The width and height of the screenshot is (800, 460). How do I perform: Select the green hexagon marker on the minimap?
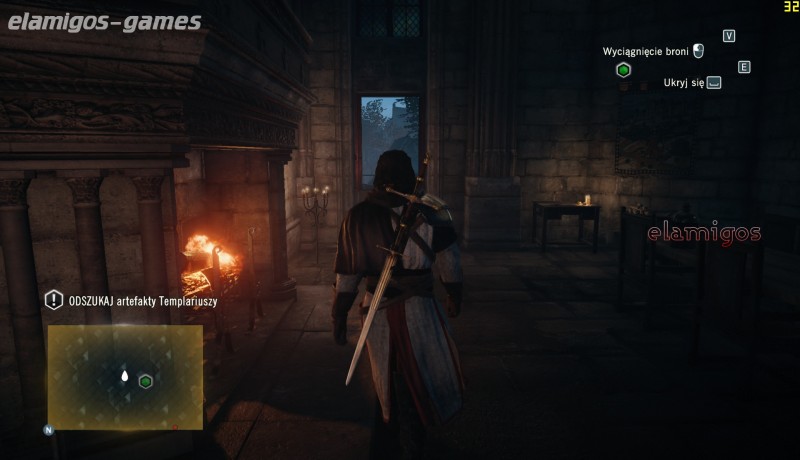point(146,381)
